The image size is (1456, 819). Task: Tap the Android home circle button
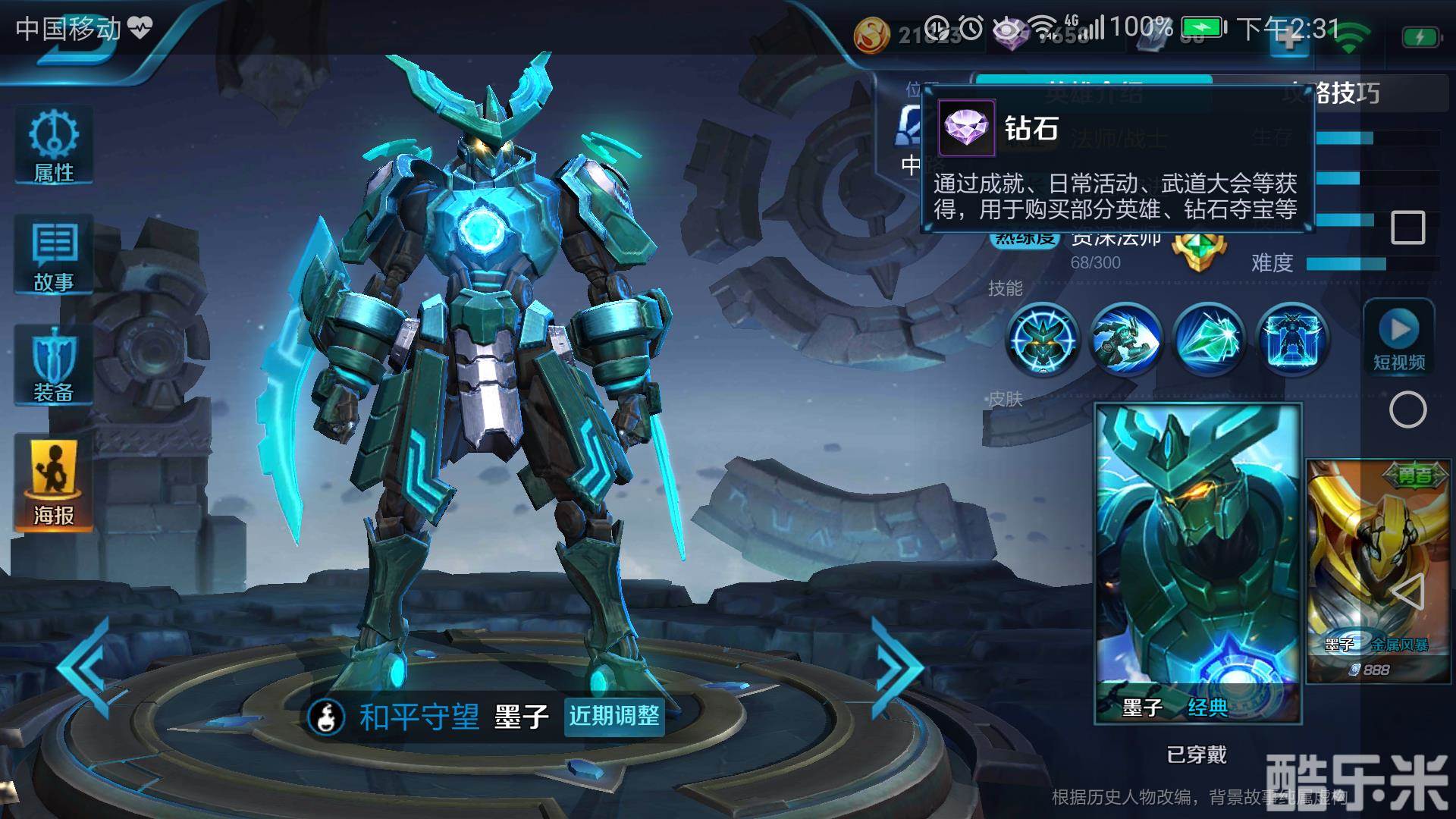click(x=1407, y=410)
